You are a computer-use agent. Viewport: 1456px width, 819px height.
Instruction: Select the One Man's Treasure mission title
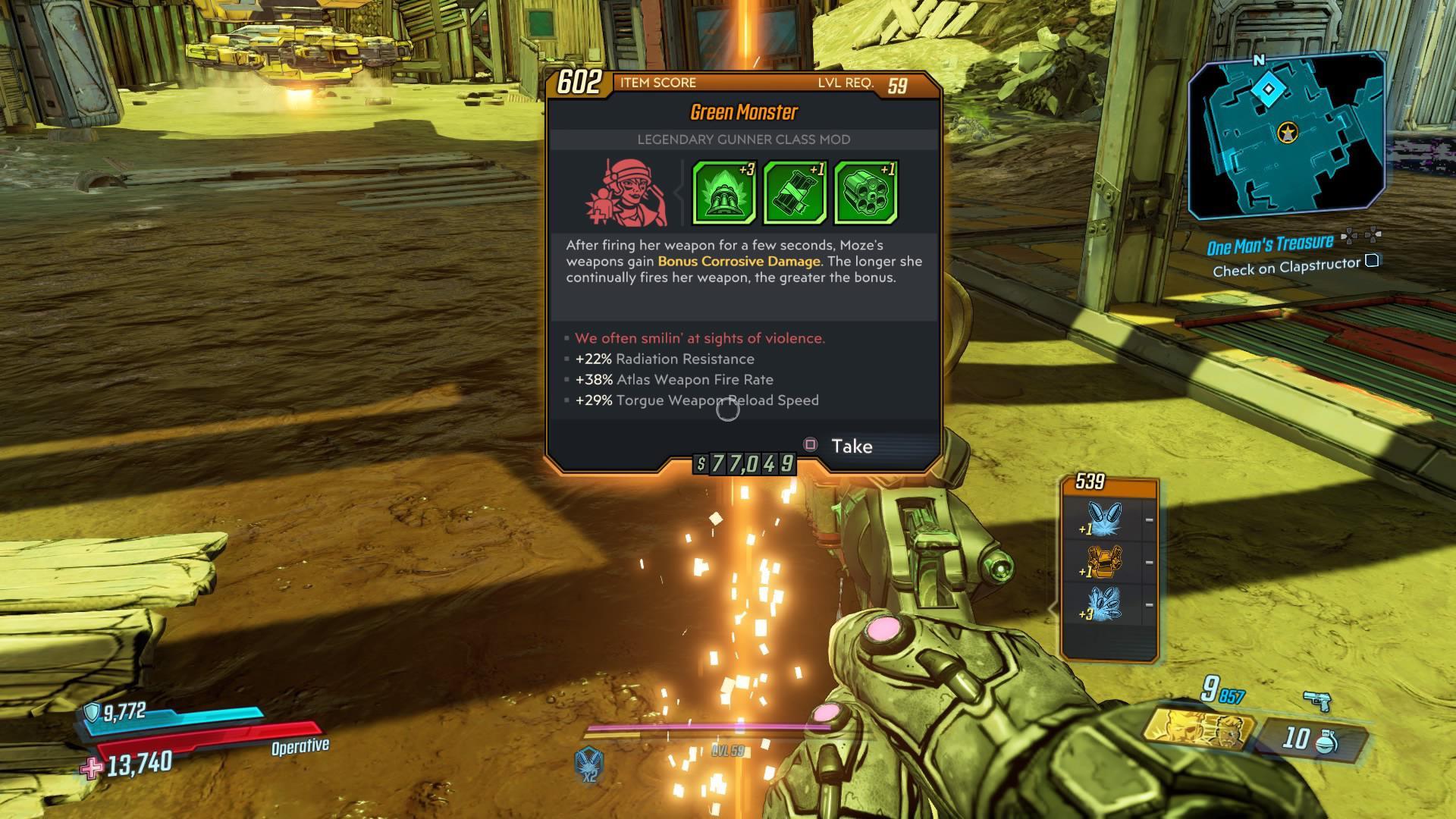tap(1270, 243)
